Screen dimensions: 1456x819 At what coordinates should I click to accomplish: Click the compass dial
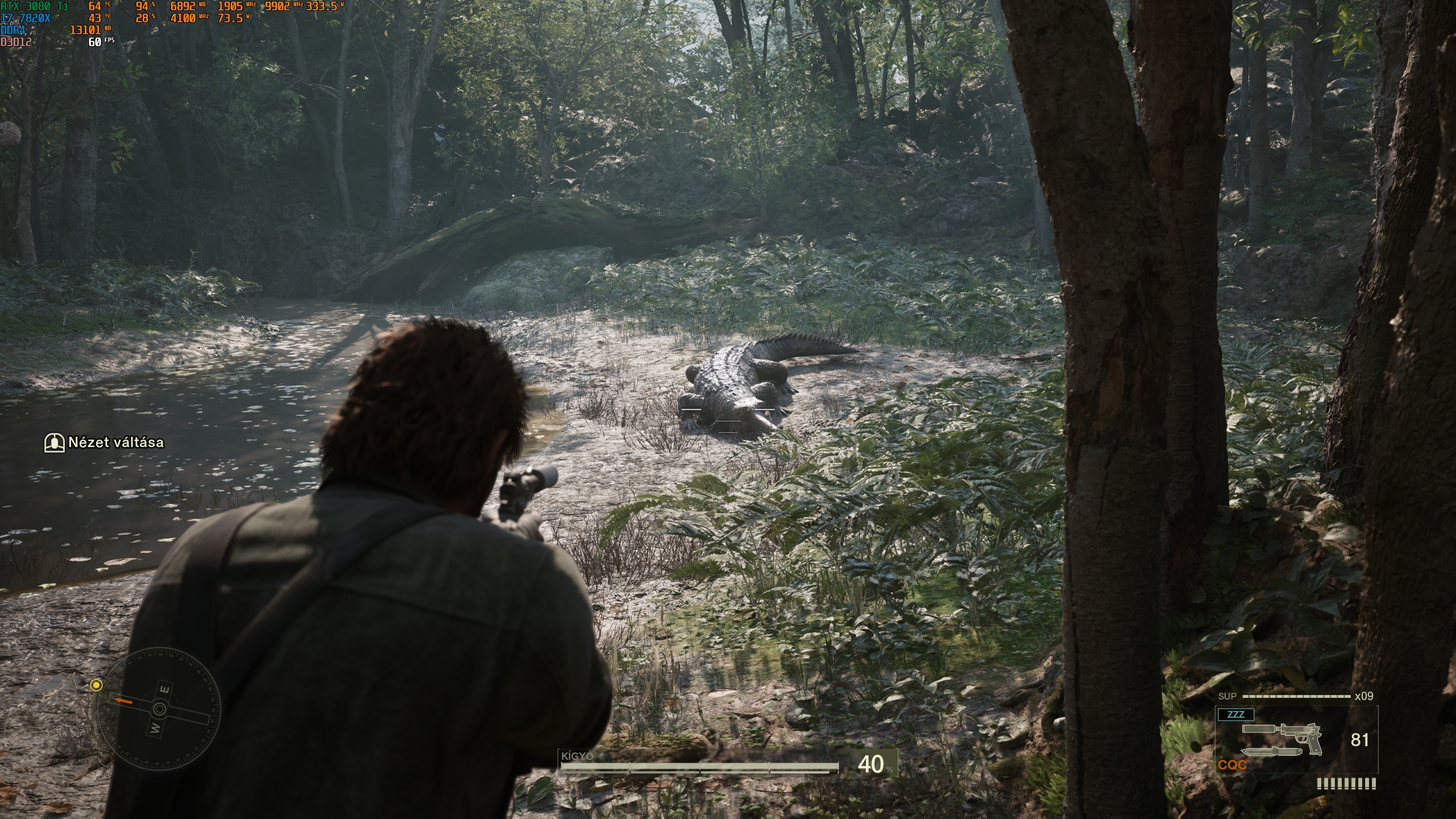tap(159, 709)
